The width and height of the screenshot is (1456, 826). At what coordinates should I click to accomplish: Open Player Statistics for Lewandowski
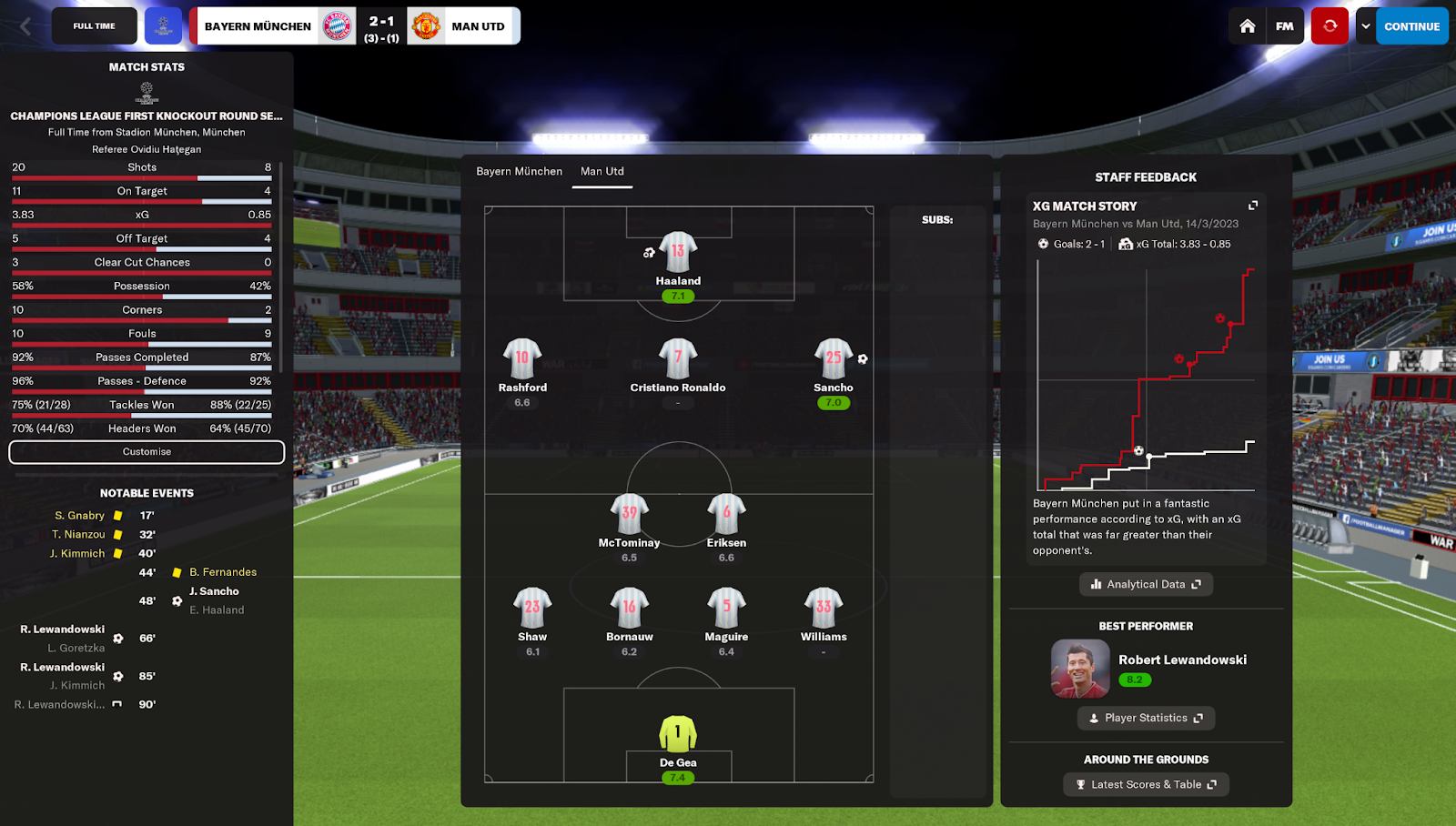(1146, 718)
